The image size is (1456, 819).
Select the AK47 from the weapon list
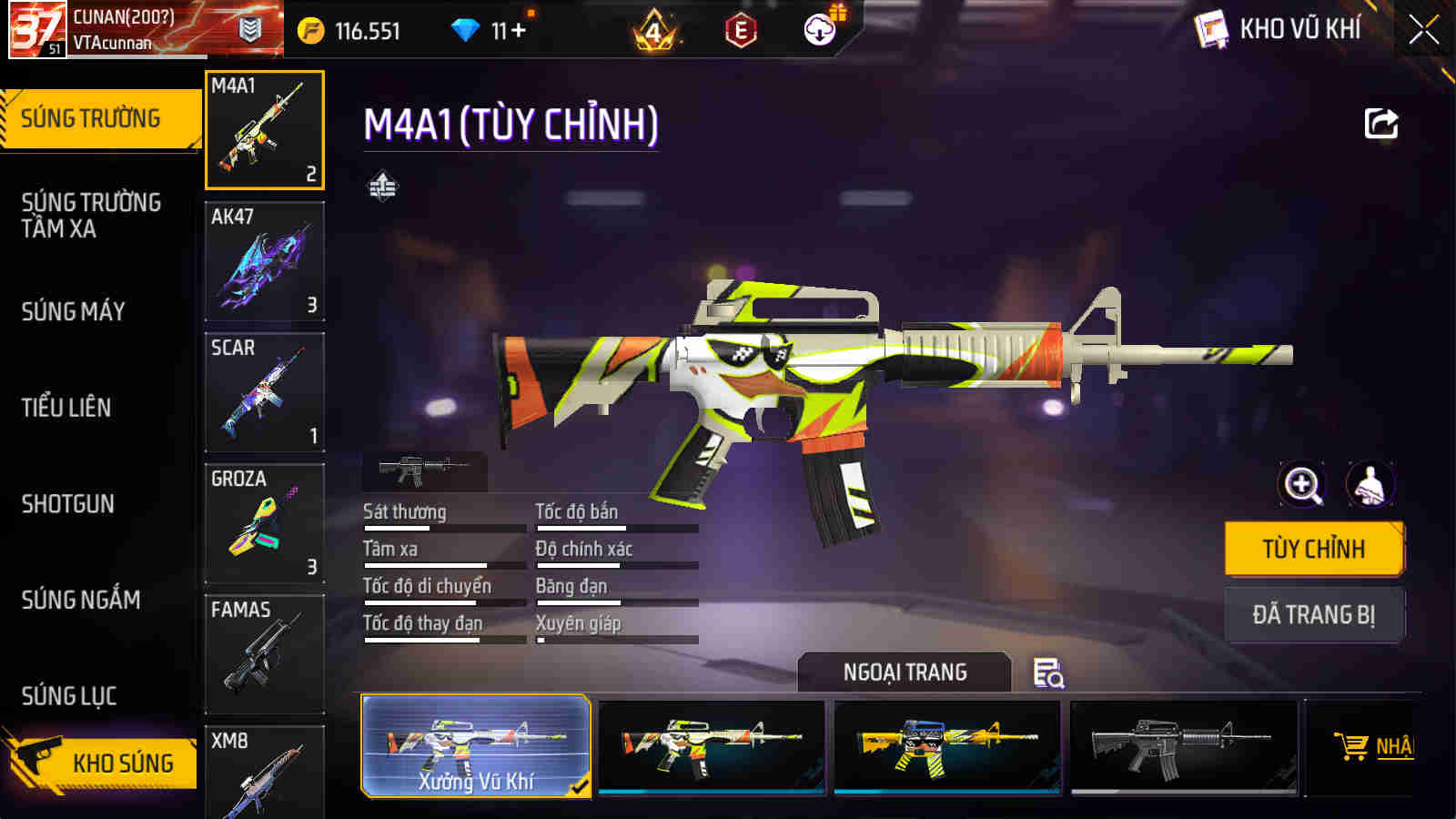pos(264,263)
